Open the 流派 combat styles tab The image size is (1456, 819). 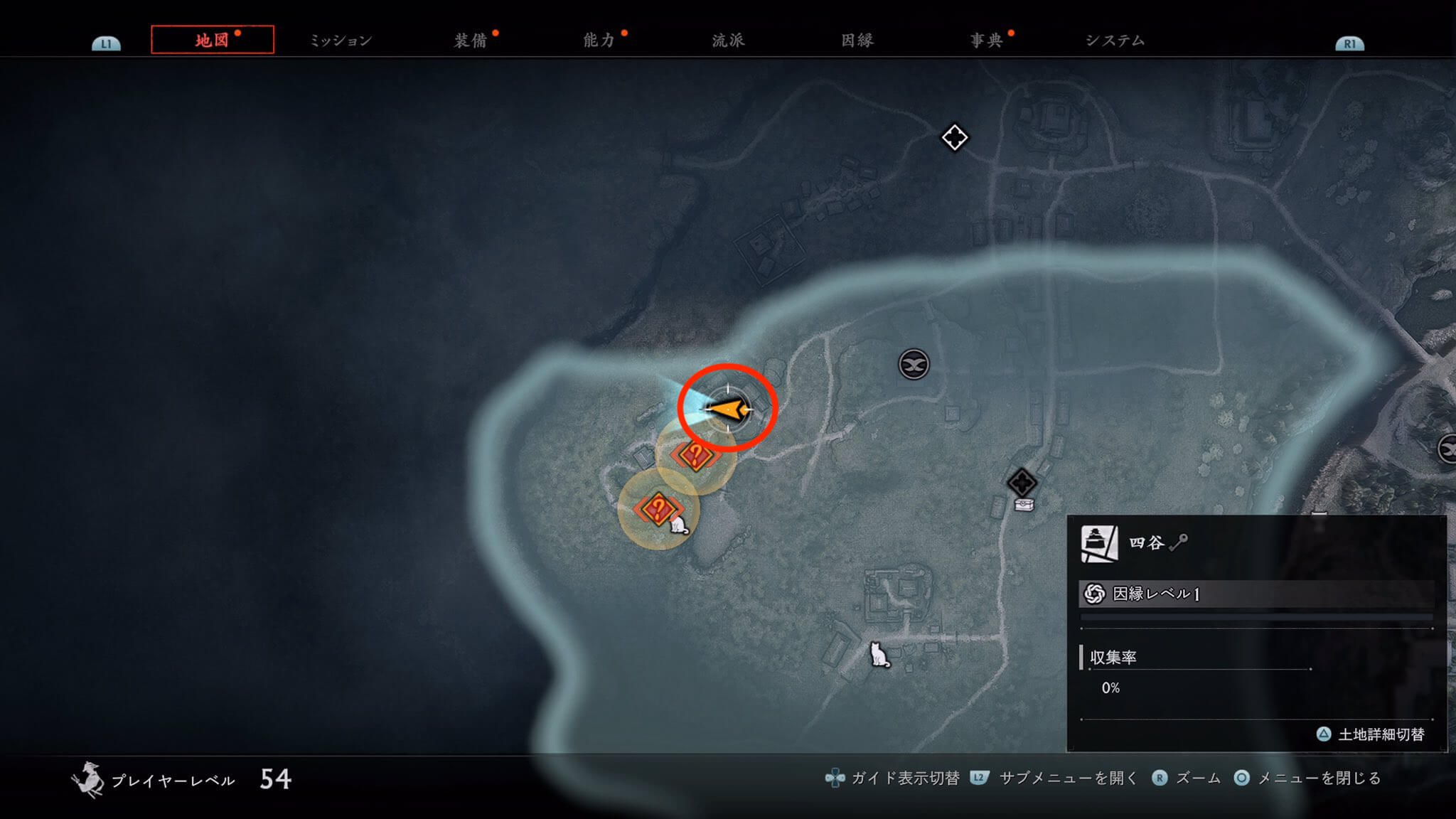[x=728, y=41]
